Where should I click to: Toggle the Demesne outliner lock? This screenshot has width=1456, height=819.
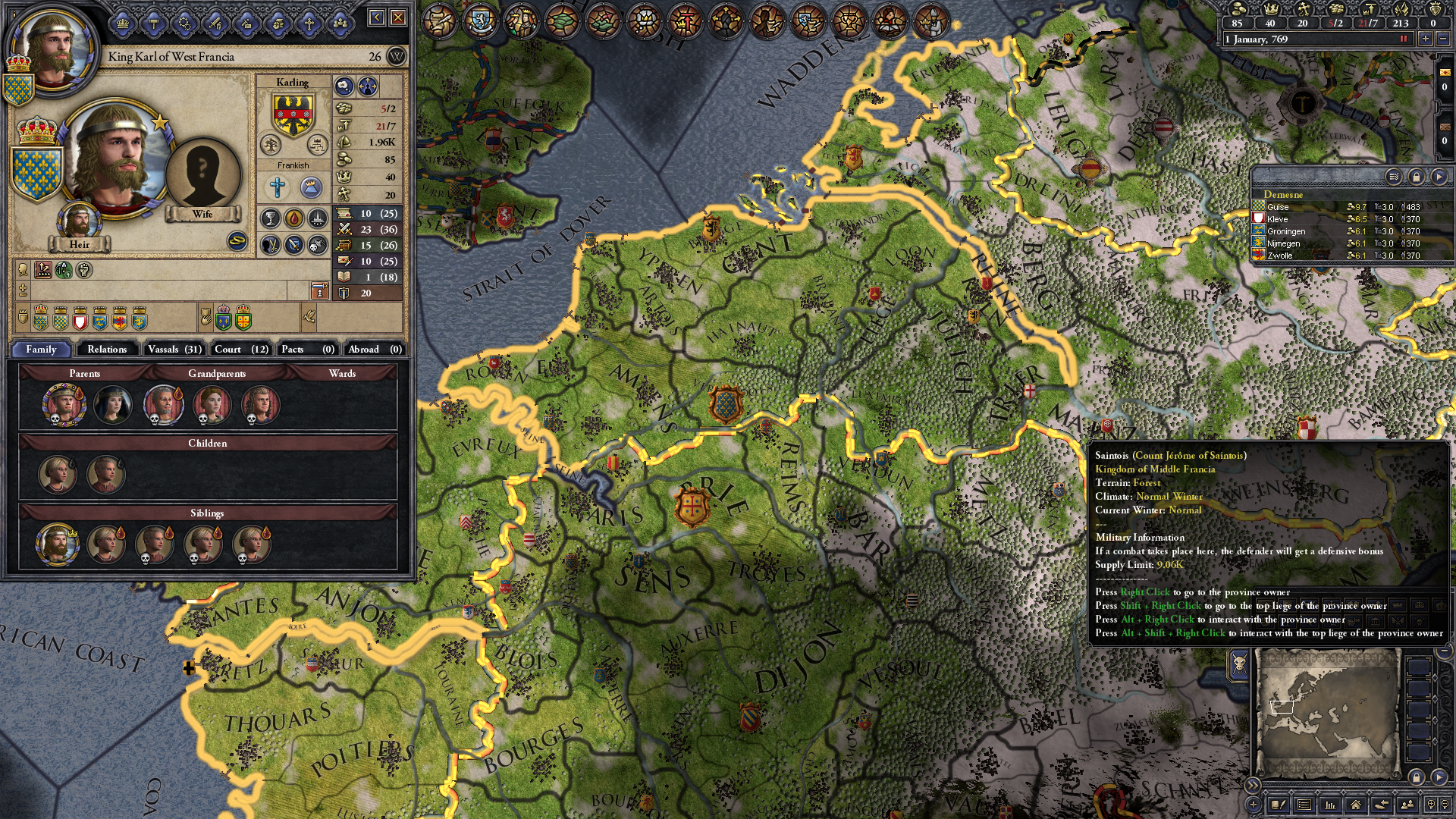click(1416, 177)
